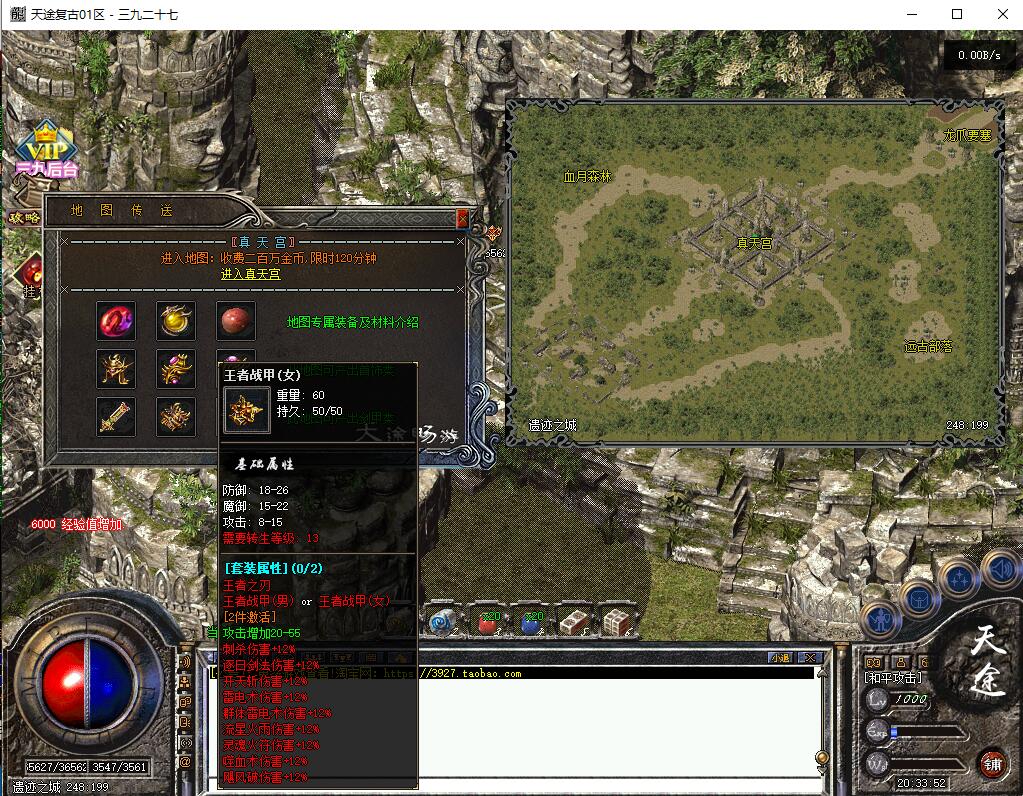
Task: Click the 和平攻击 attack mode label
Action: [x=893, y=678]
